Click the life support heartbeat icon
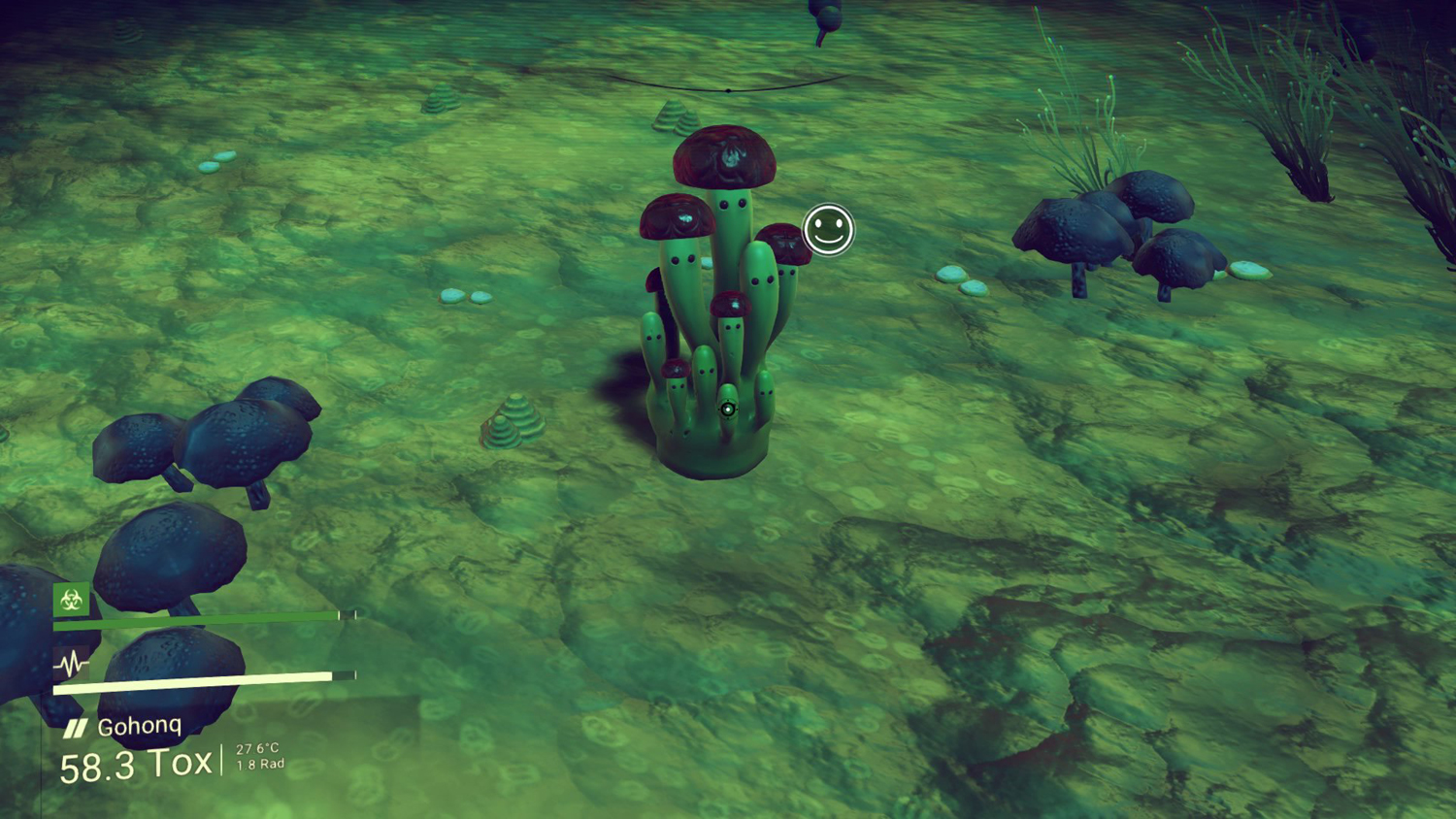 [71, 665]
